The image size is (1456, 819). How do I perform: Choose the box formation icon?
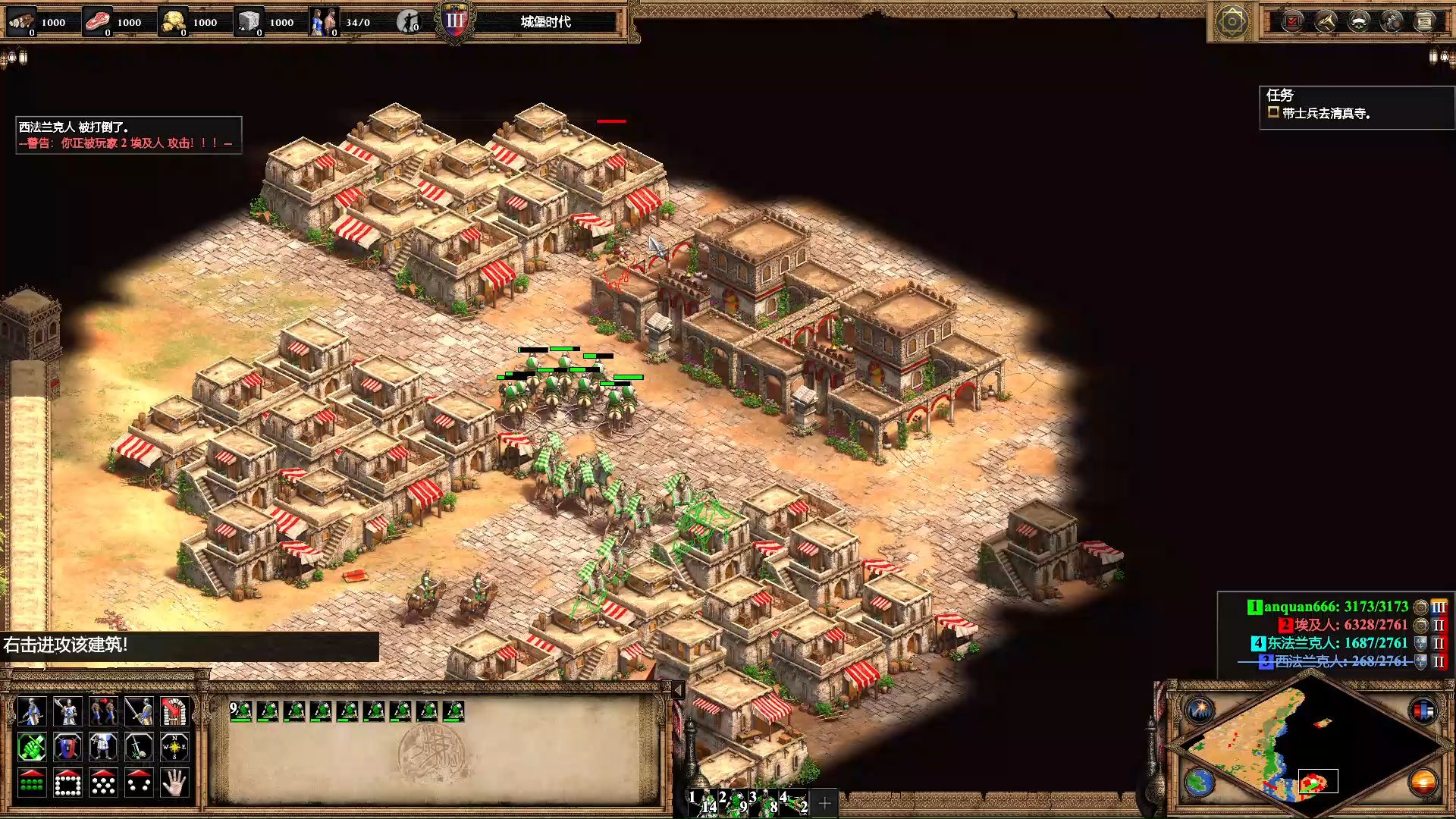tap(67, 783)
